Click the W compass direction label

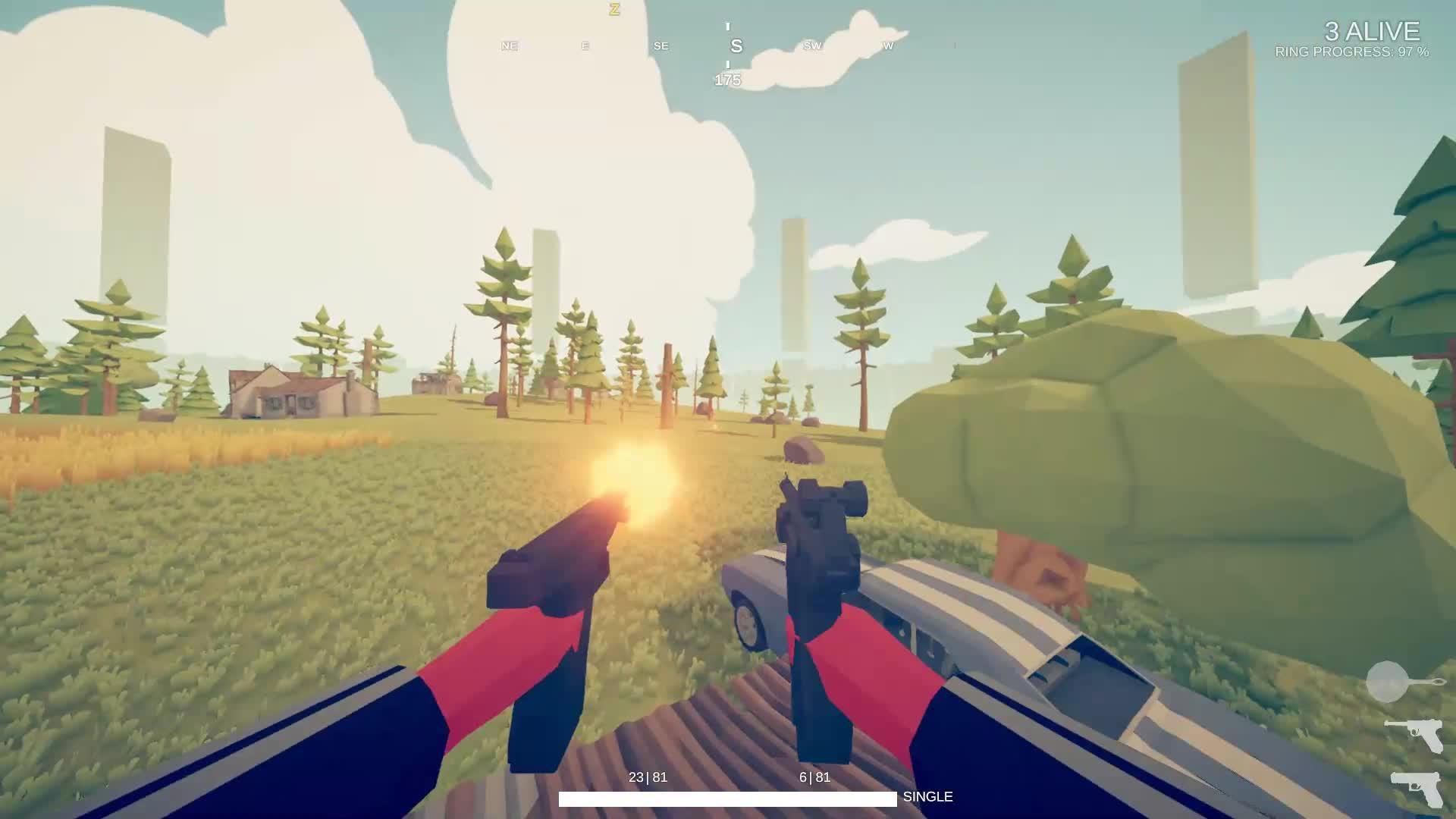(886, 46)
